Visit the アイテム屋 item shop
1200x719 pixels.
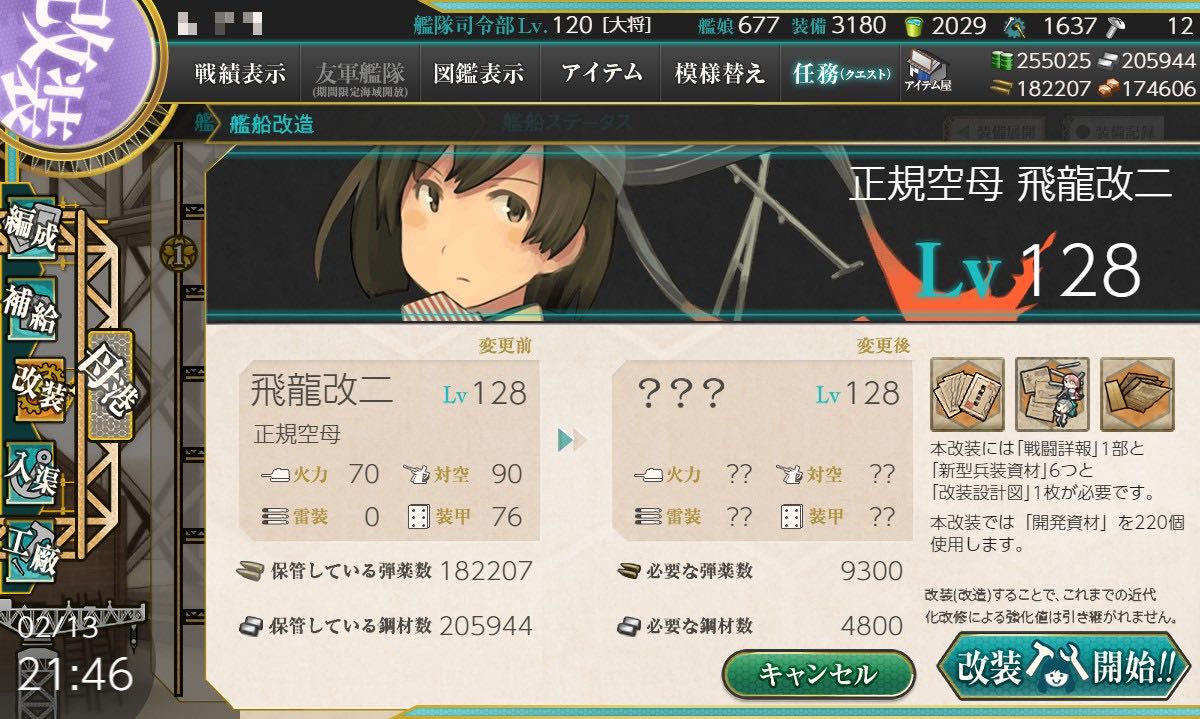pos(927,72)
